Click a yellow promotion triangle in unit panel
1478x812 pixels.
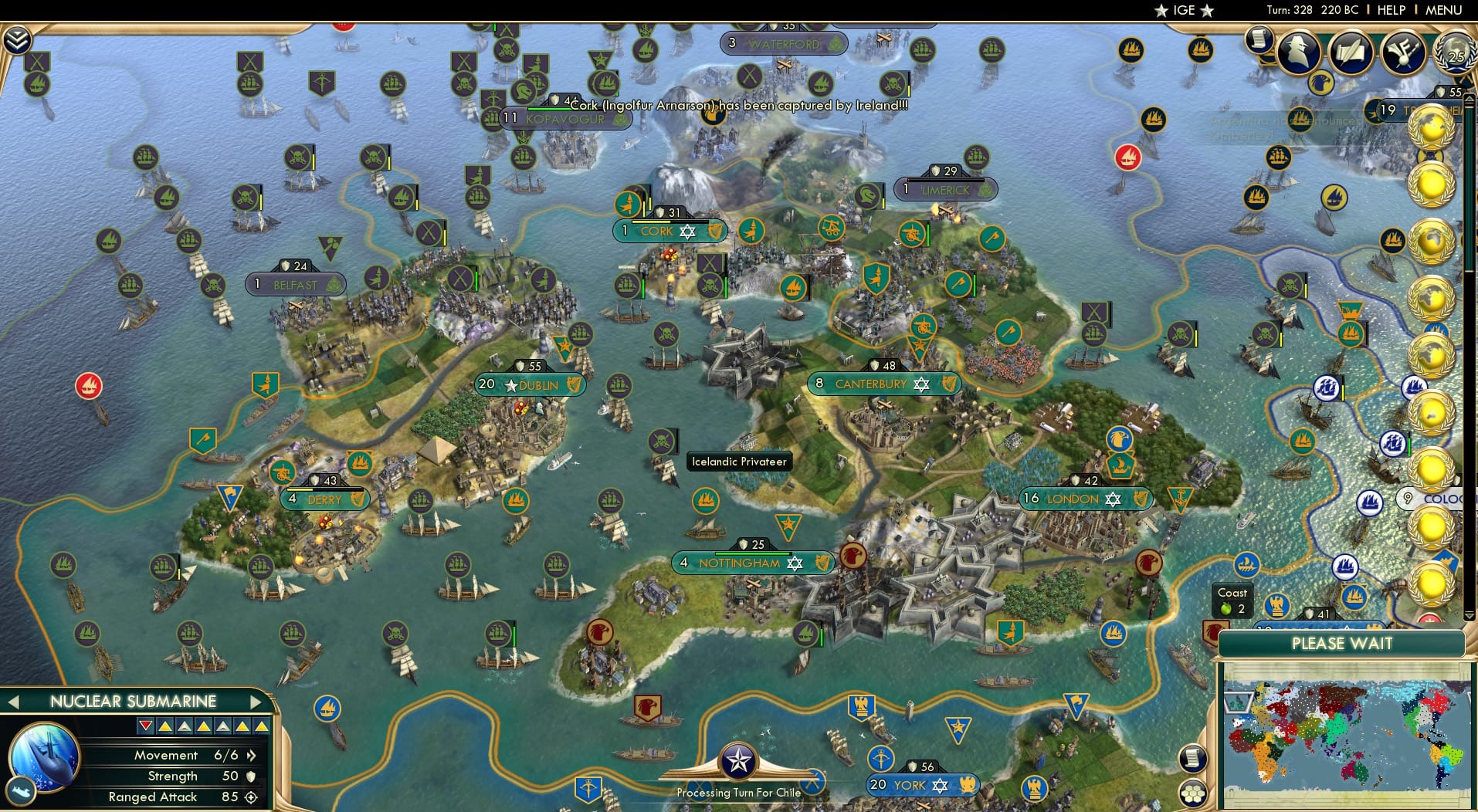[164, 726]
